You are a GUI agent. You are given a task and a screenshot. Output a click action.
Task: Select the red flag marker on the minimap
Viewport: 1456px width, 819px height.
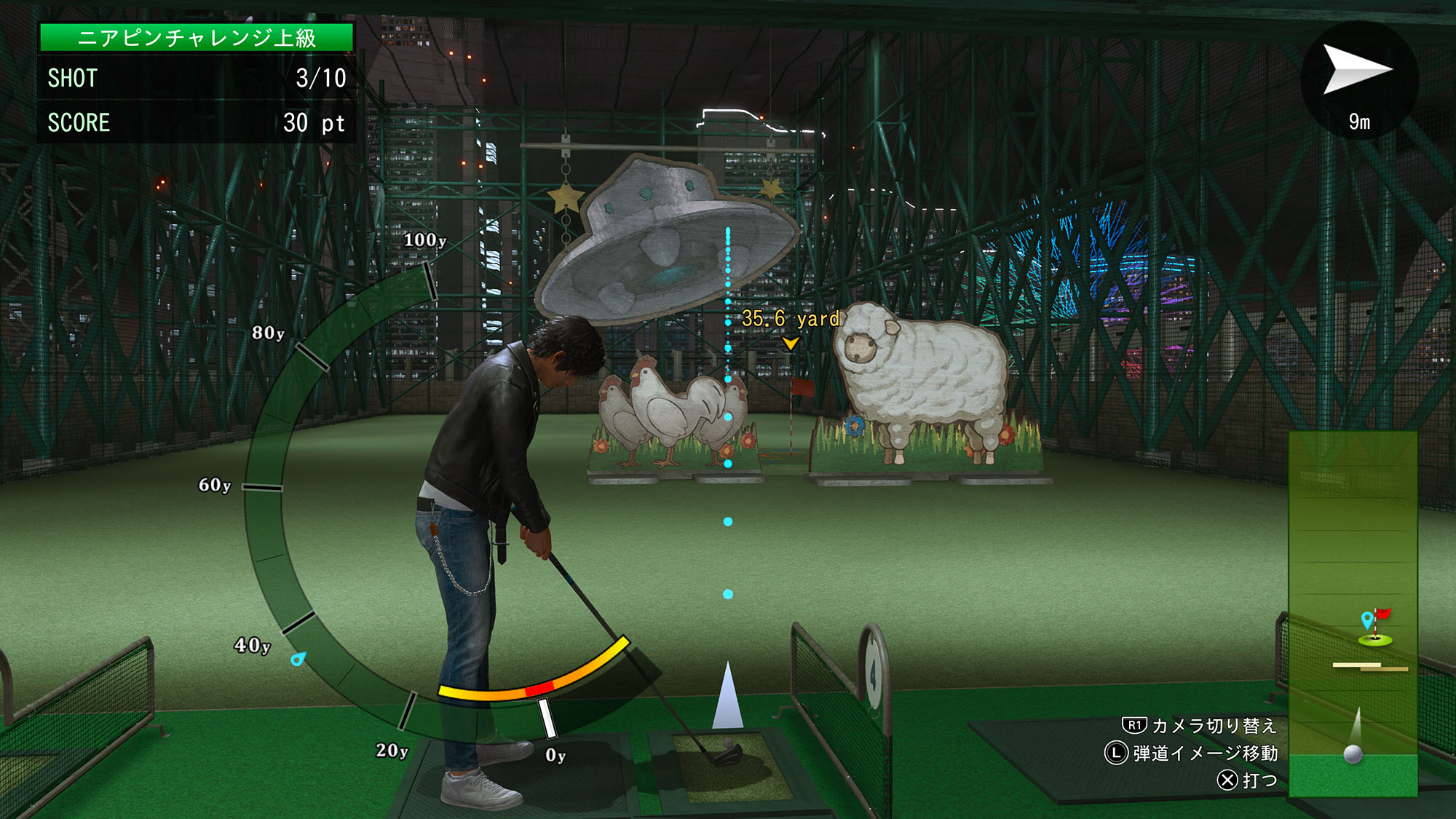point(1381,615)
